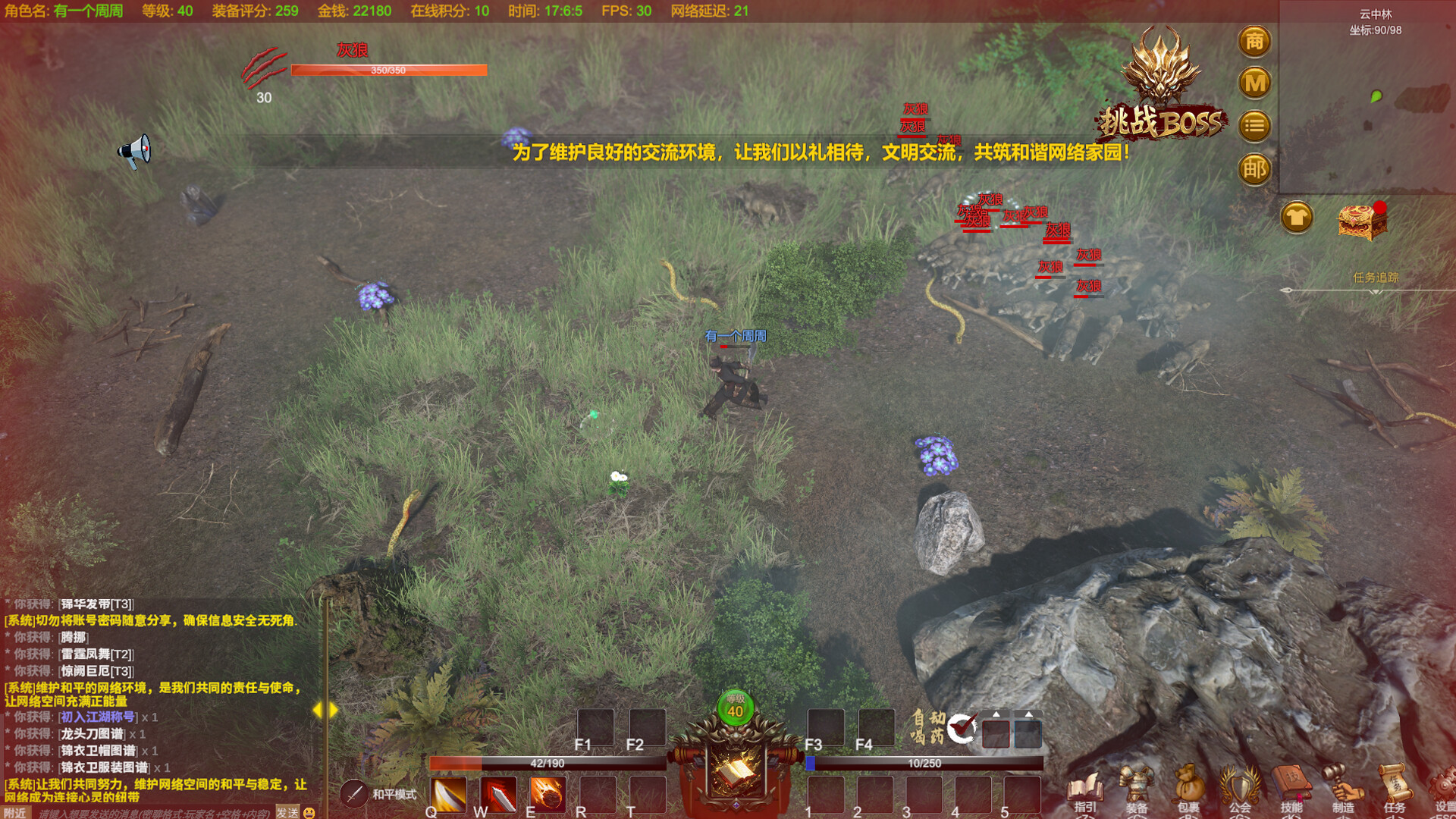
Task: Expand the yellow chat panel arrow
Action: [x=326, y=711]
